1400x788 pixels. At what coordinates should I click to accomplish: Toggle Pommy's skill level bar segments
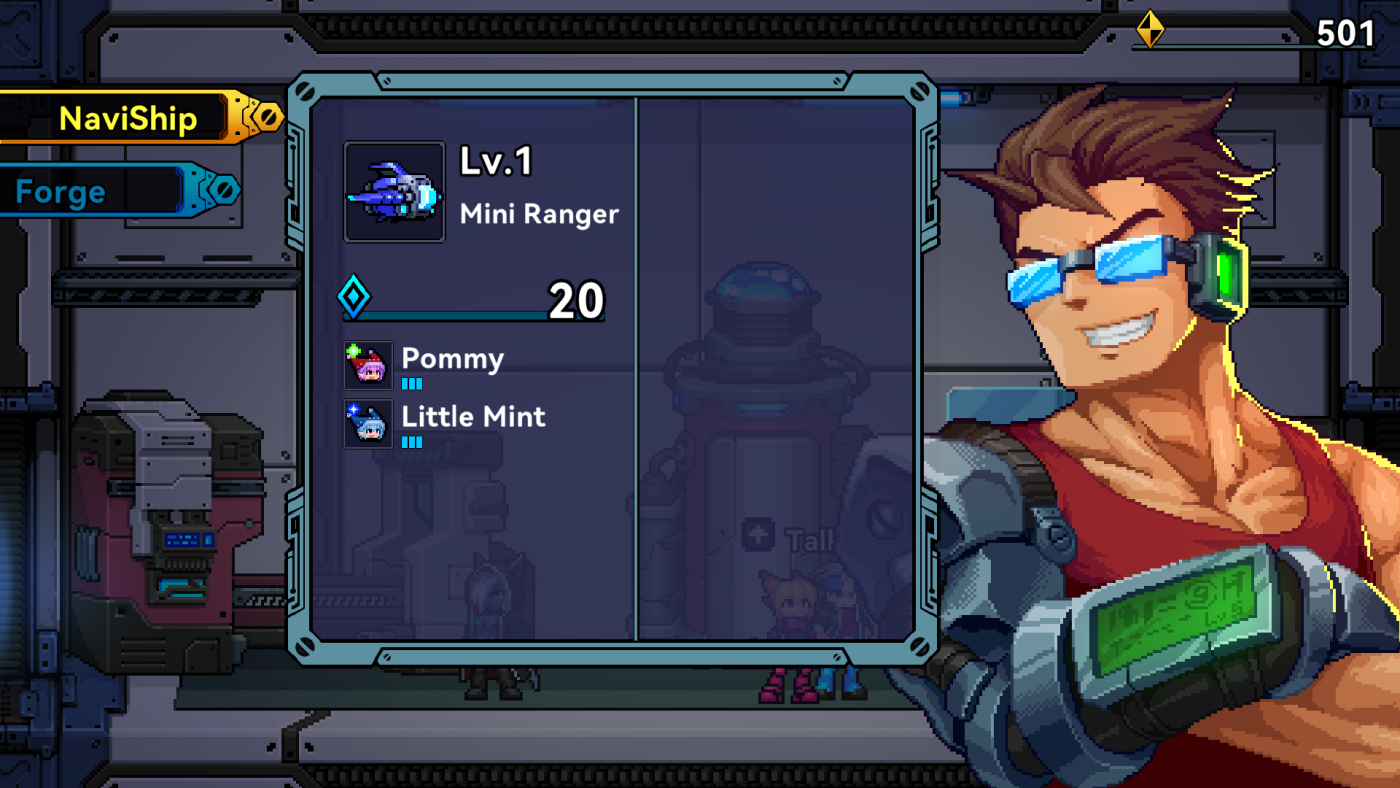point(414,383)
